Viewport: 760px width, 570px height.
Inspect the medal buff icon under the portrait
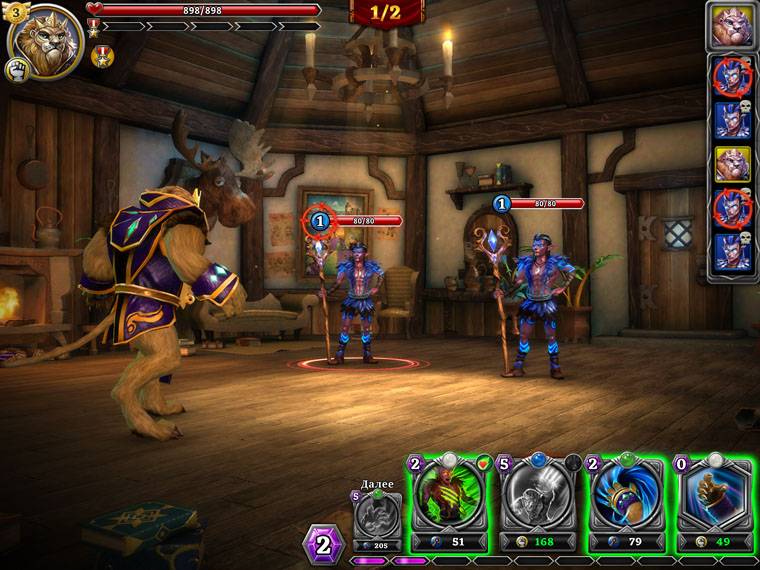[x=102, y=57]
